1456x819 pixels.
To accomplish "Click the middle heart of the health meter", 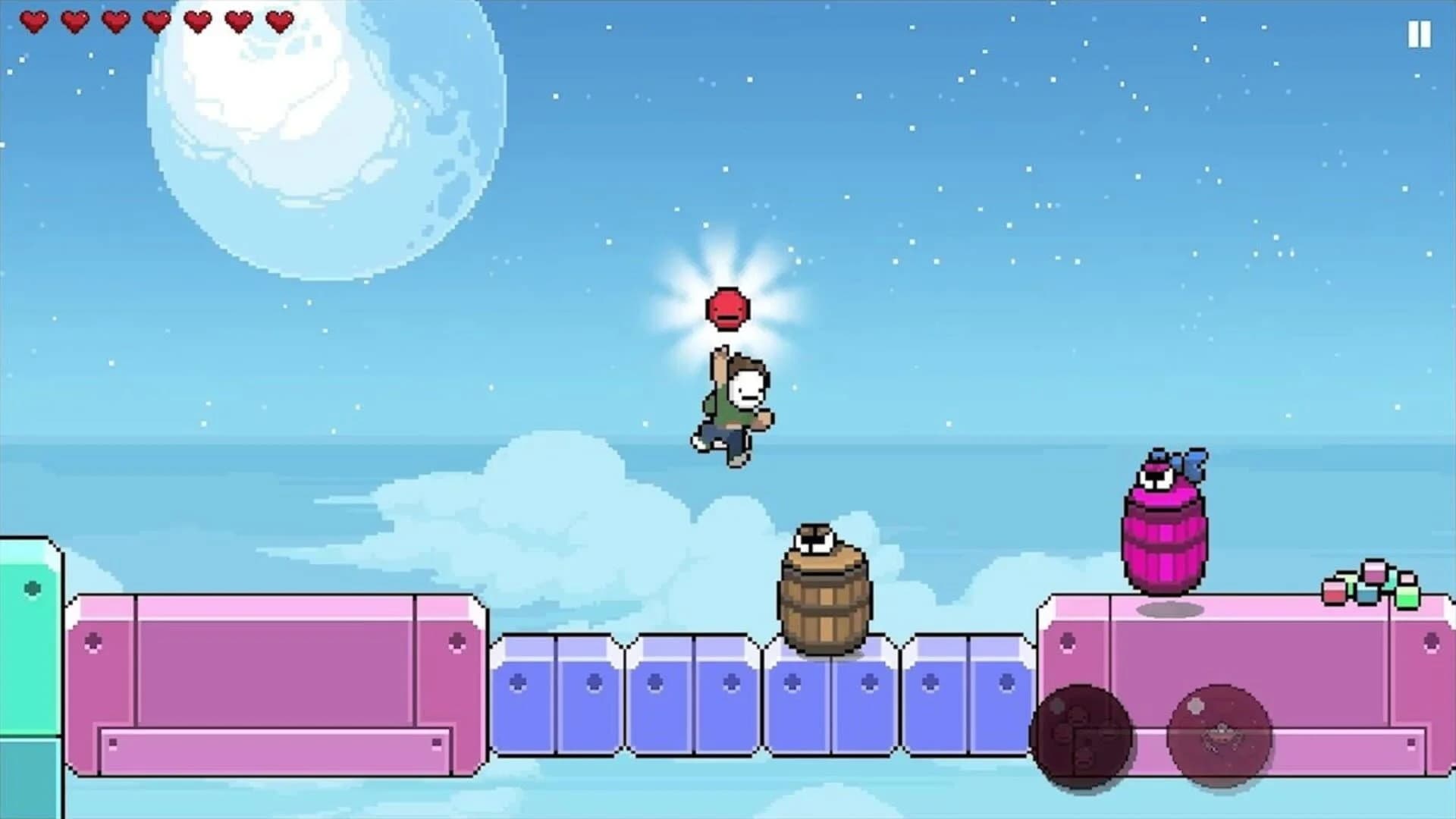I will coord(155,22).
